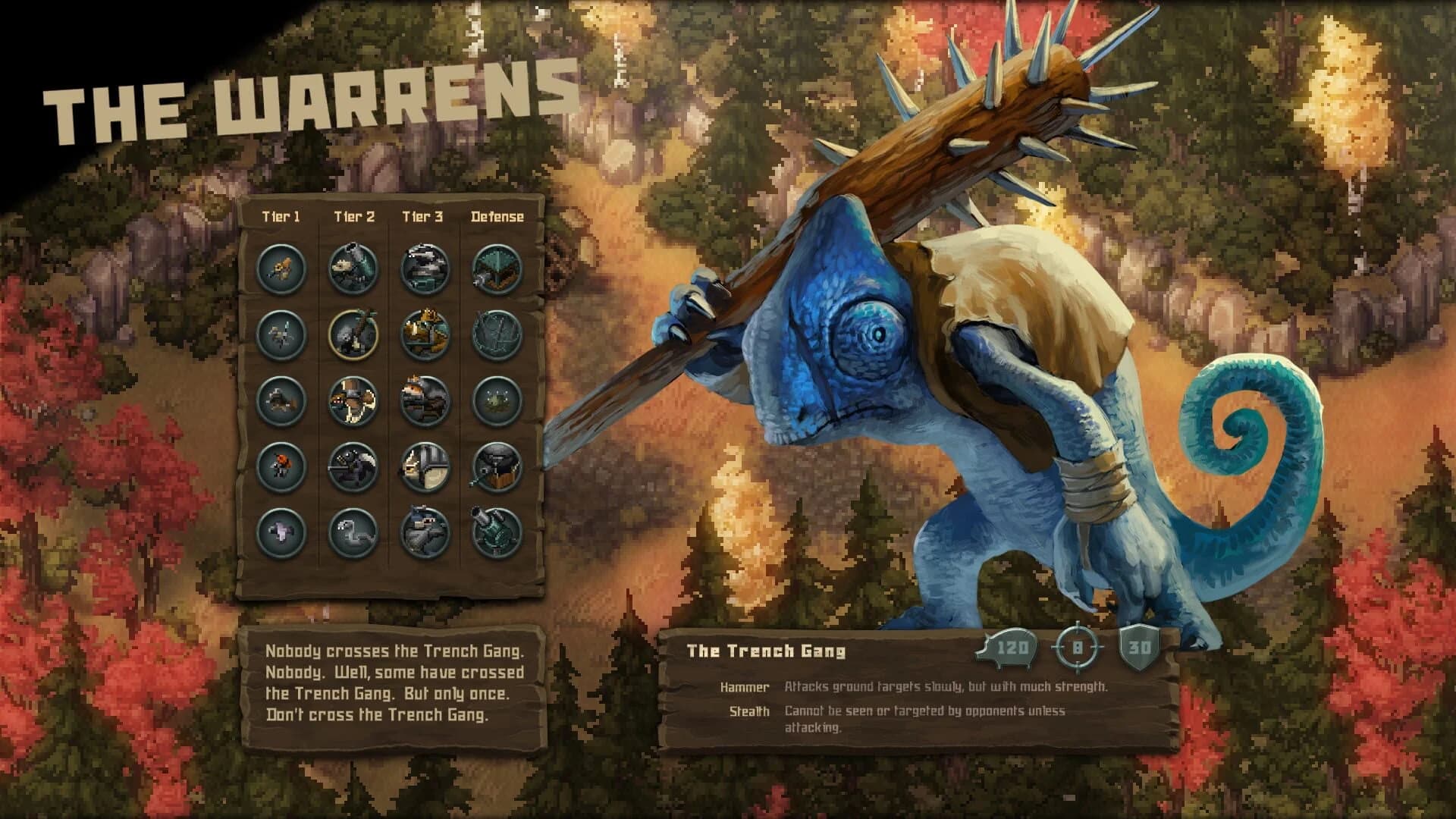
Task: Select the snake unit icon in Tier 2
Action: click(x=351, y=527)
